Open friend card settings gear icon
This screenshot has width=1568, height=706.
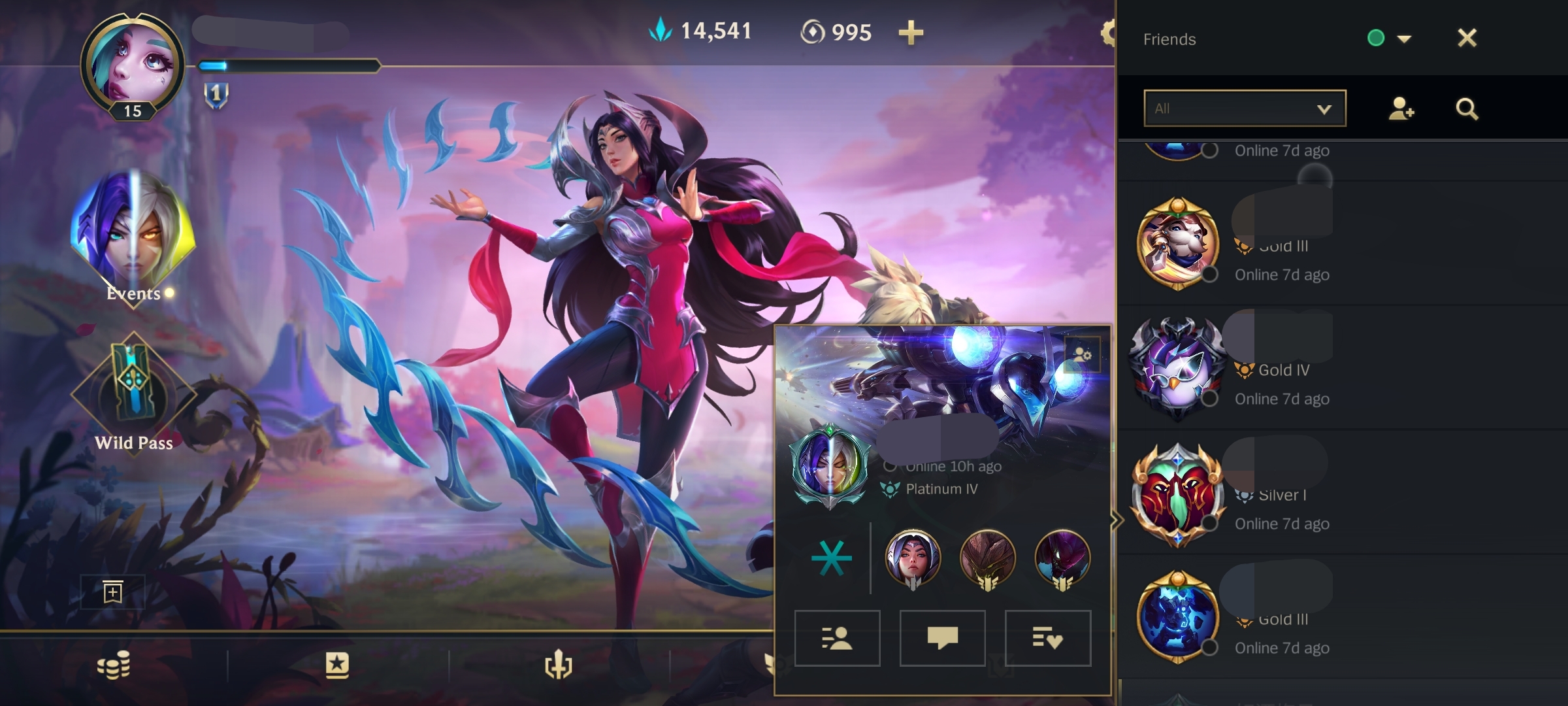pos(1082,355)
